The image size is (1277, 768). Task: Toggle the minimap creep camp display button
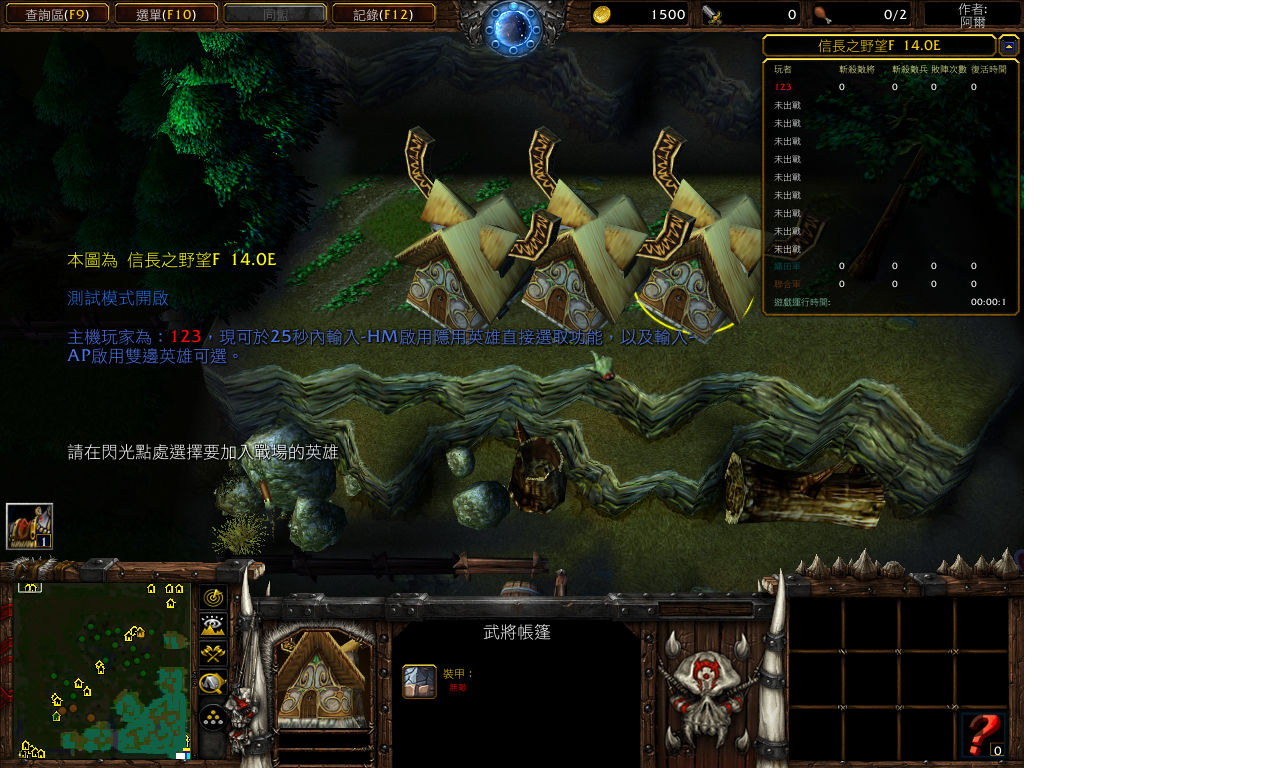click(213, 684)
